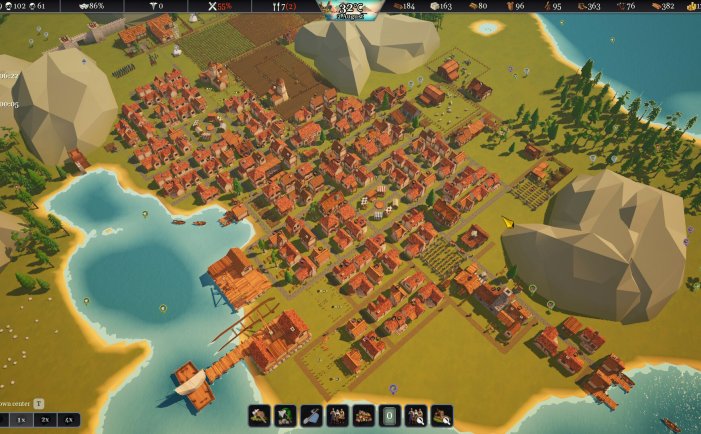Open resources search with magnifier icon
This screenshot has width=701, height=434.
(441, 415)
